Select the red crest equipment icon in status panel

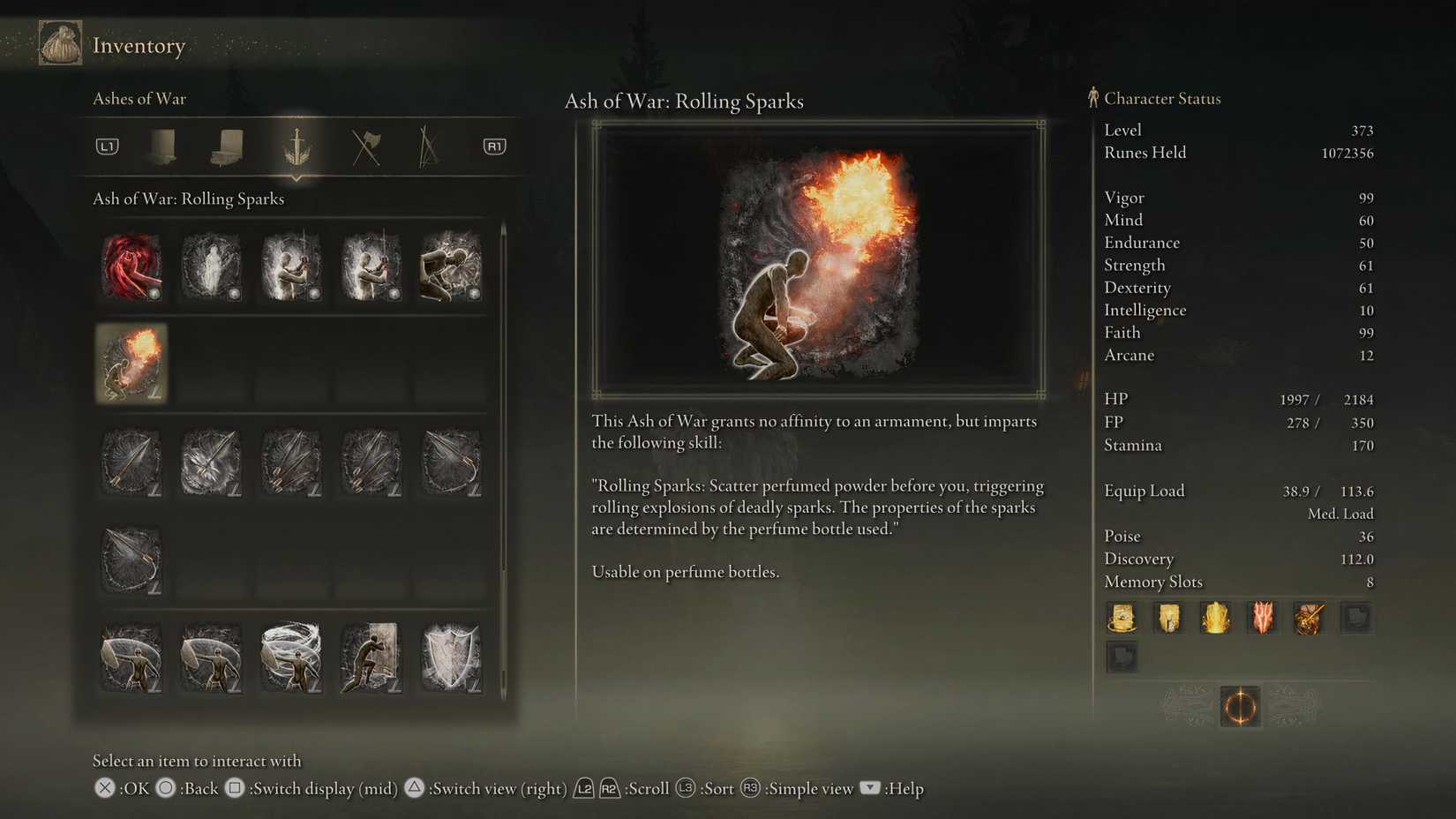point(1262,618)
